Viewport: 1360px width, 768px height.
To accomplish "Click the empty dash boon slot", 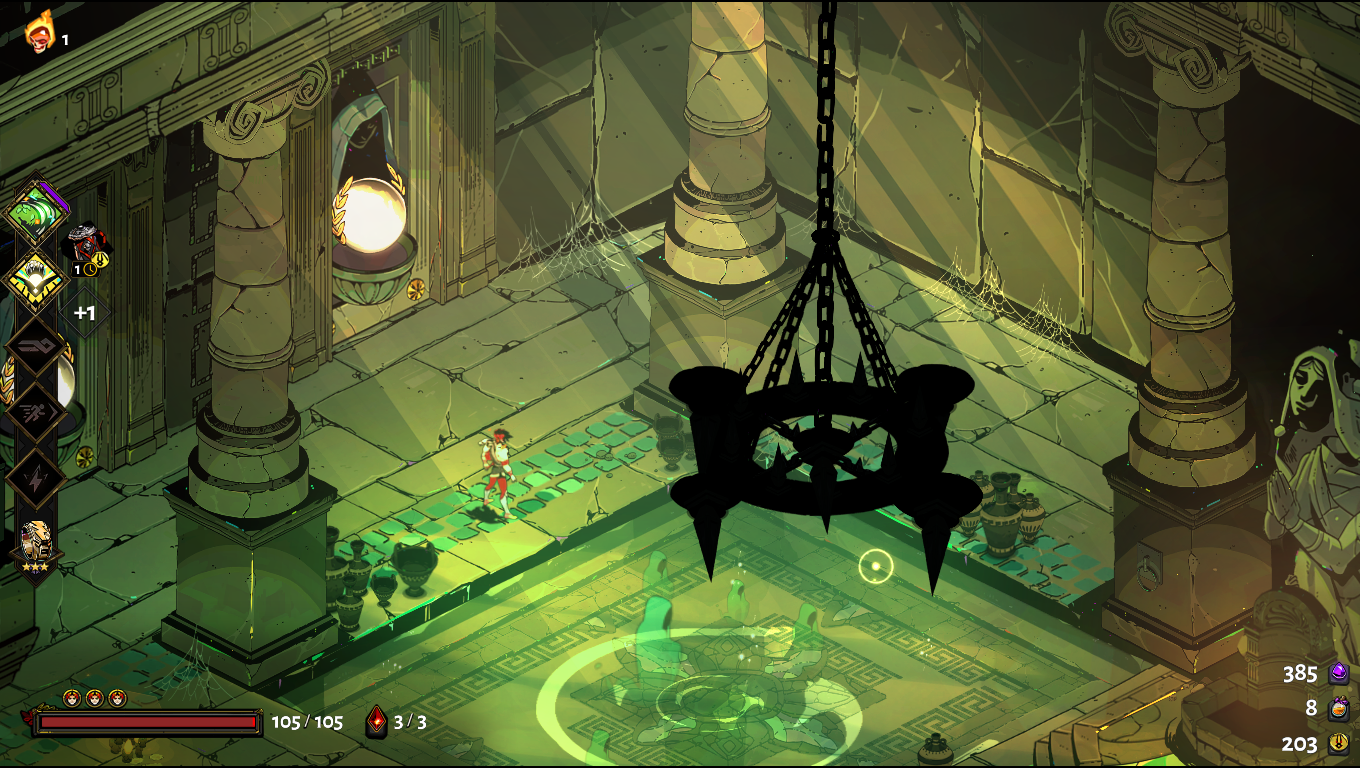I will click(x=36, y=412).
